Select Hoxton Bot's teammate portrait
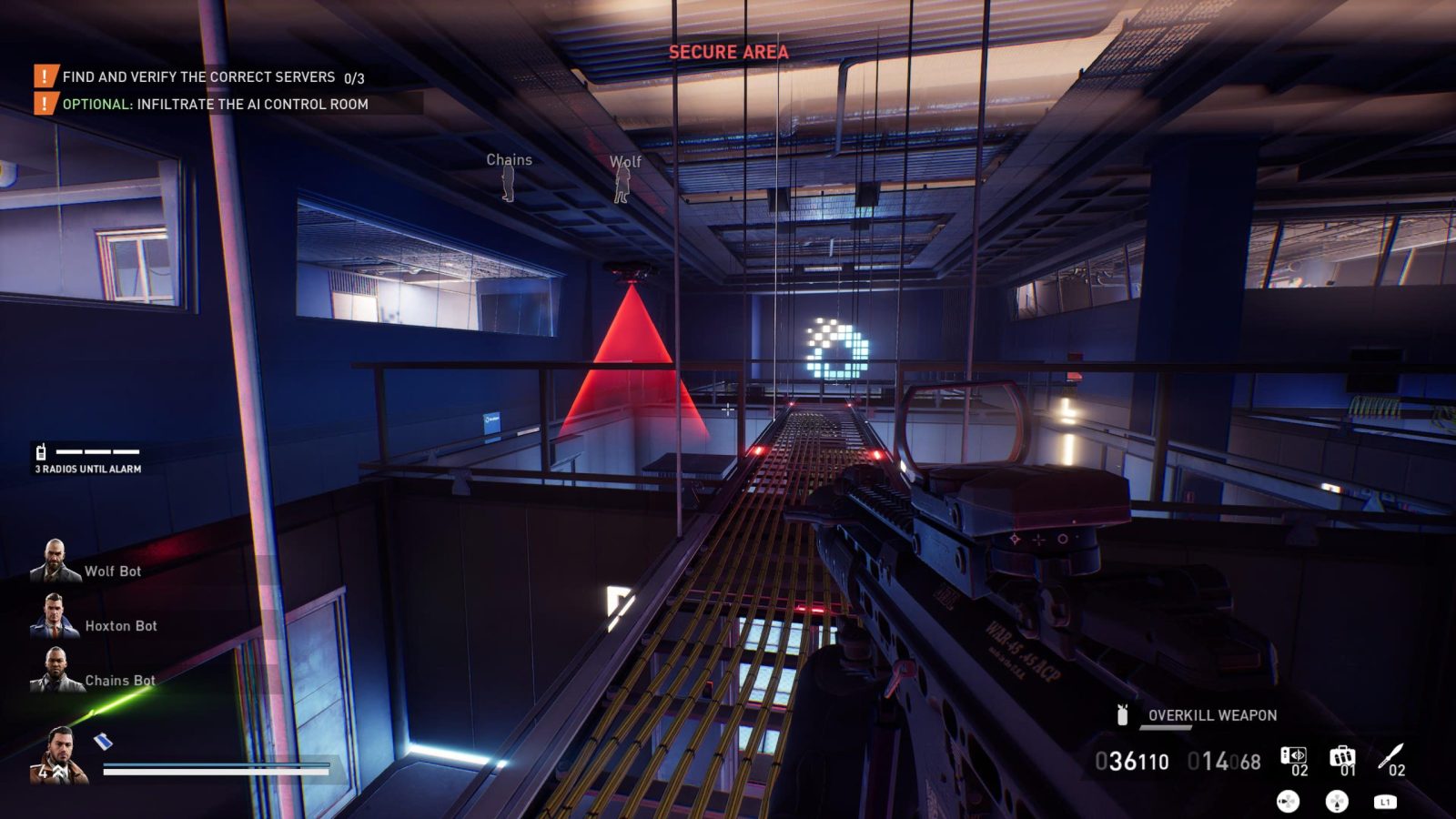Viewport: 1456px width, 819px height. pos(56,616)
